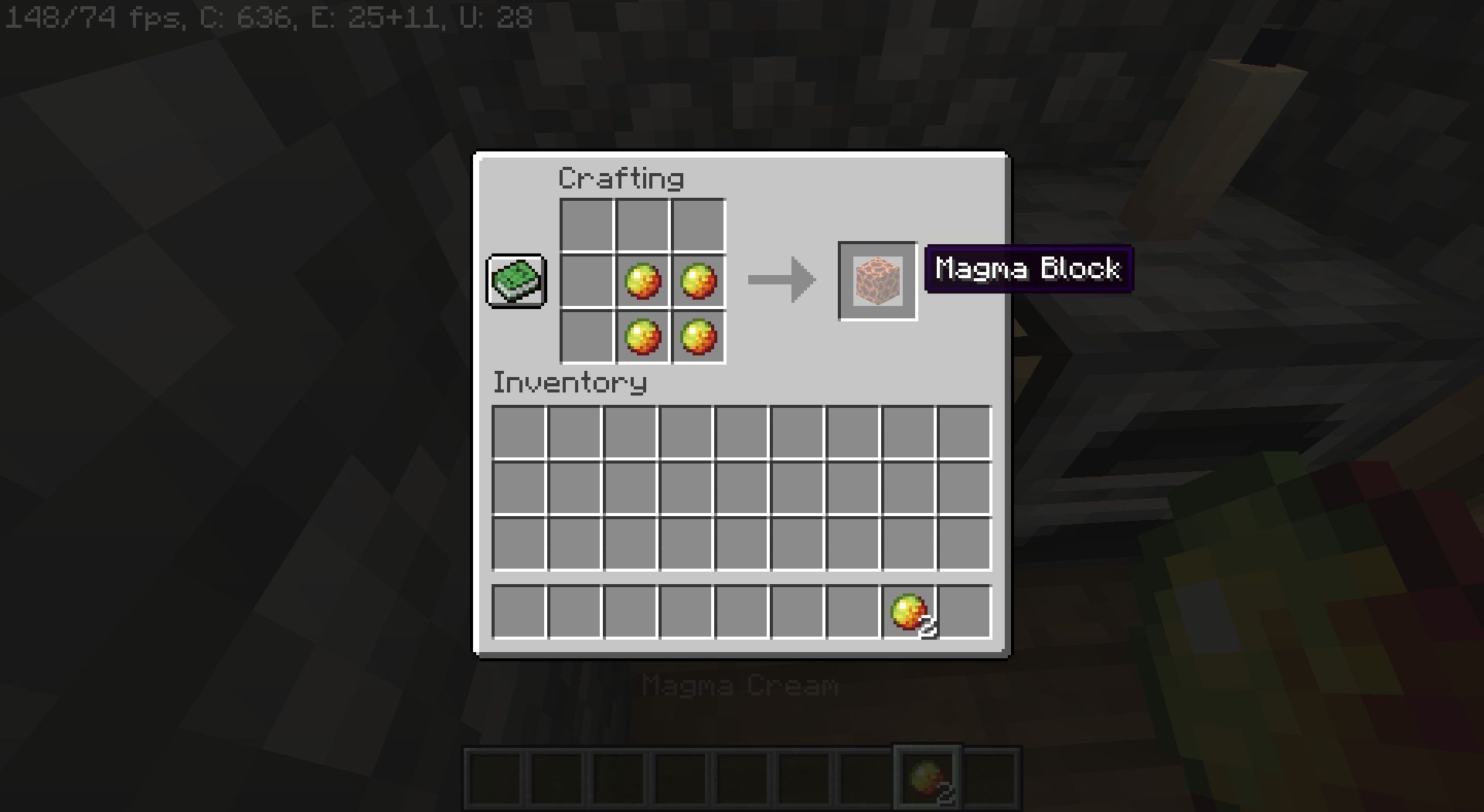The height and width of the screenshot is (812, 1484).
Task: Click the last slot of the bottom inventory row
Action: [x=965, y=612]
